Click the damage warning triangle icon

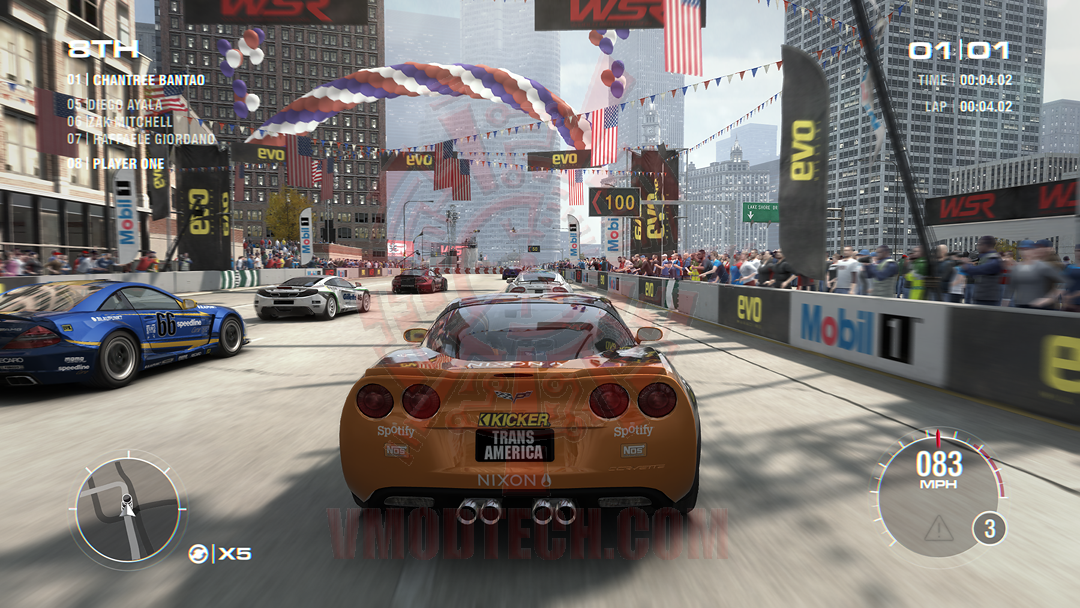point(938,529)
